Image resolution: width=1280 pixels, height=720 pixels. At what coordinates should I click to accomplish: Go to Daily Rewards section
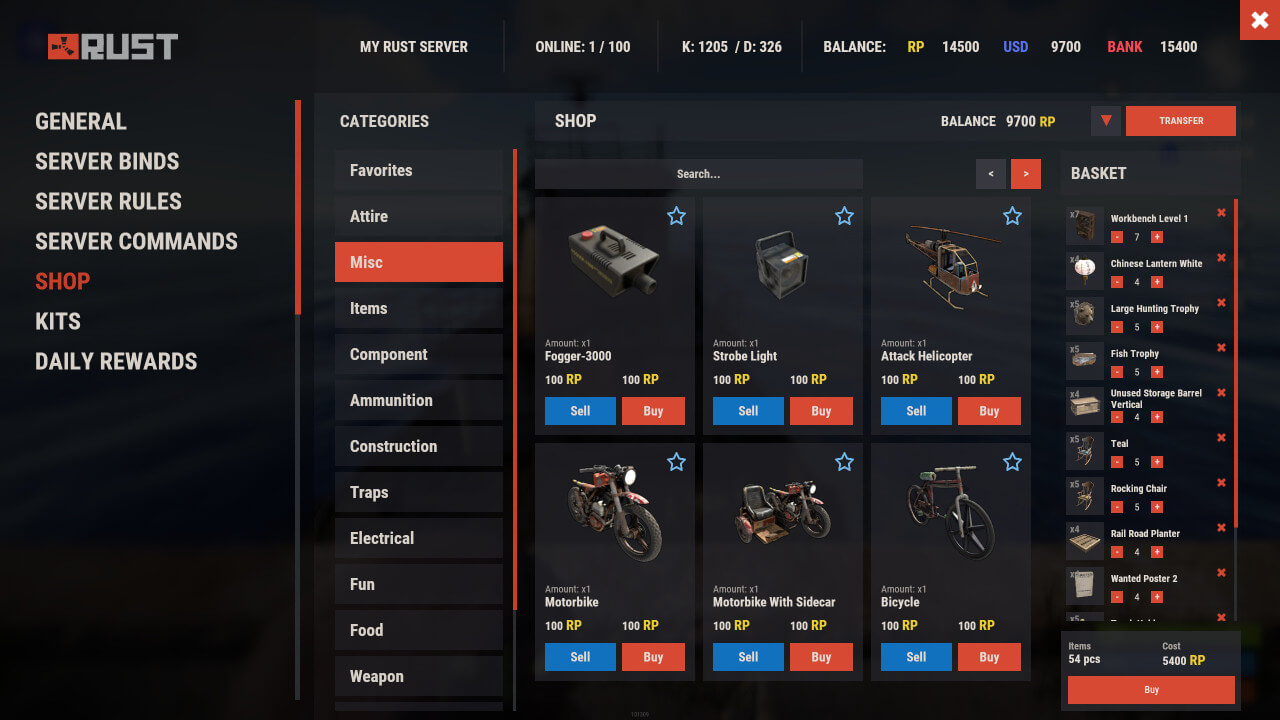tap(116, 361)
